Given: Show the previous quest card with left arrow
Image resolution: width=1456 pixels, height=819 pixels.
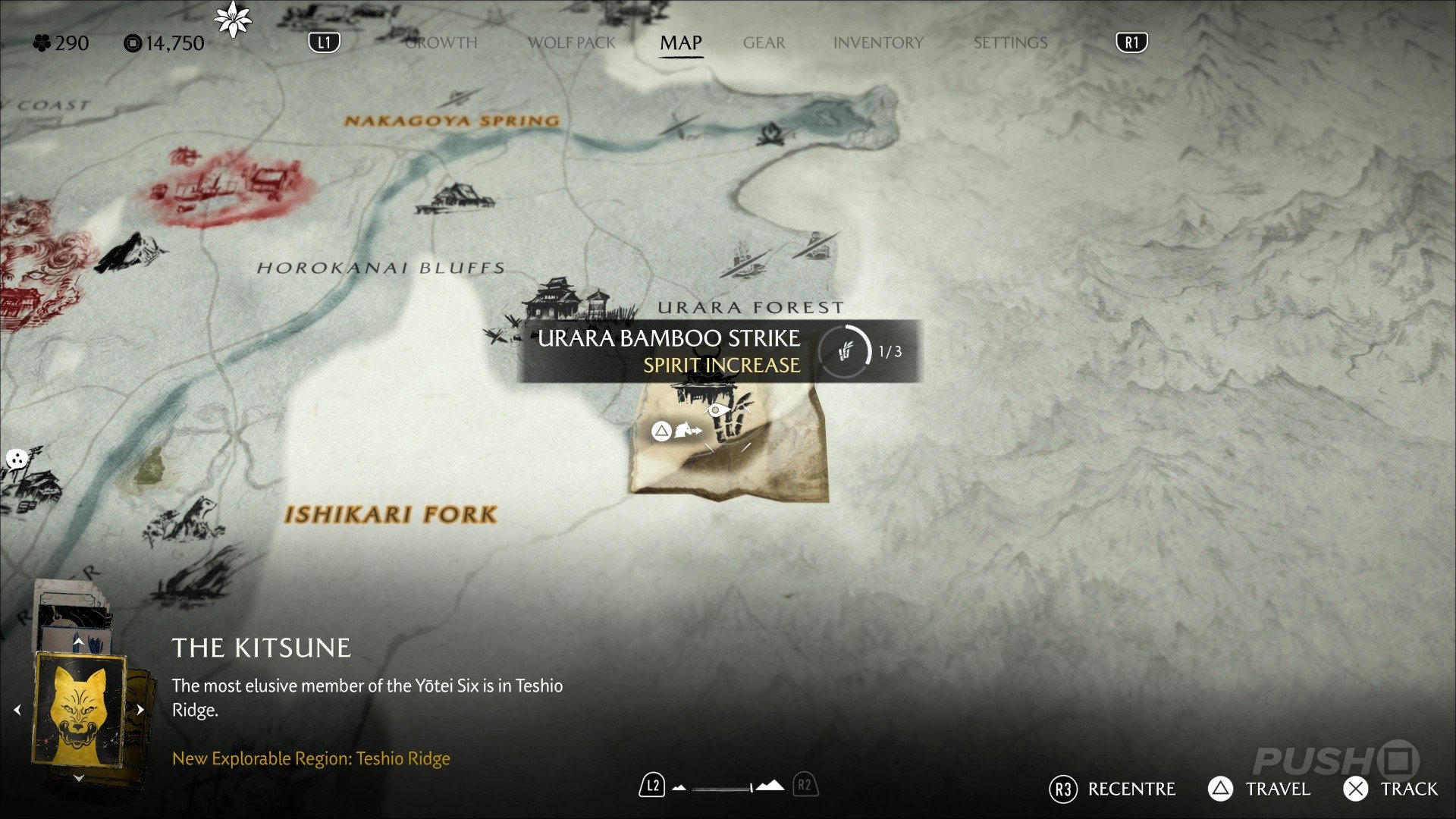Looking at the screenshot, I should 17,710.
